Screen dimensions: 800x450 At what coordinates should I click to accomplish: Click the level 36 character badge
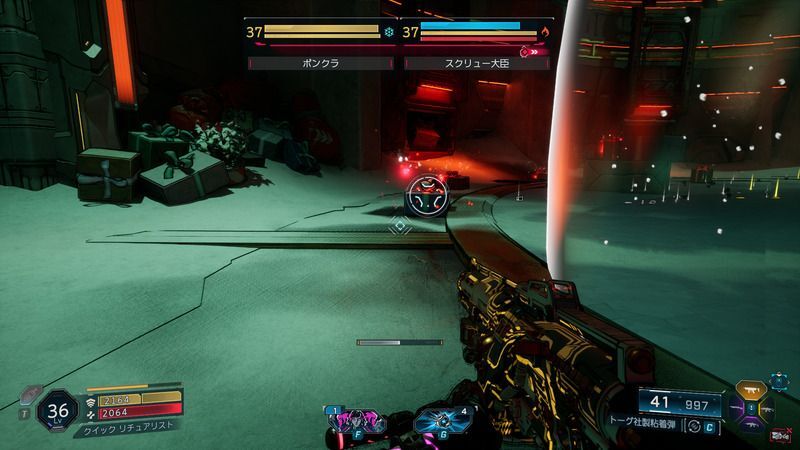(x=59, y=410)
